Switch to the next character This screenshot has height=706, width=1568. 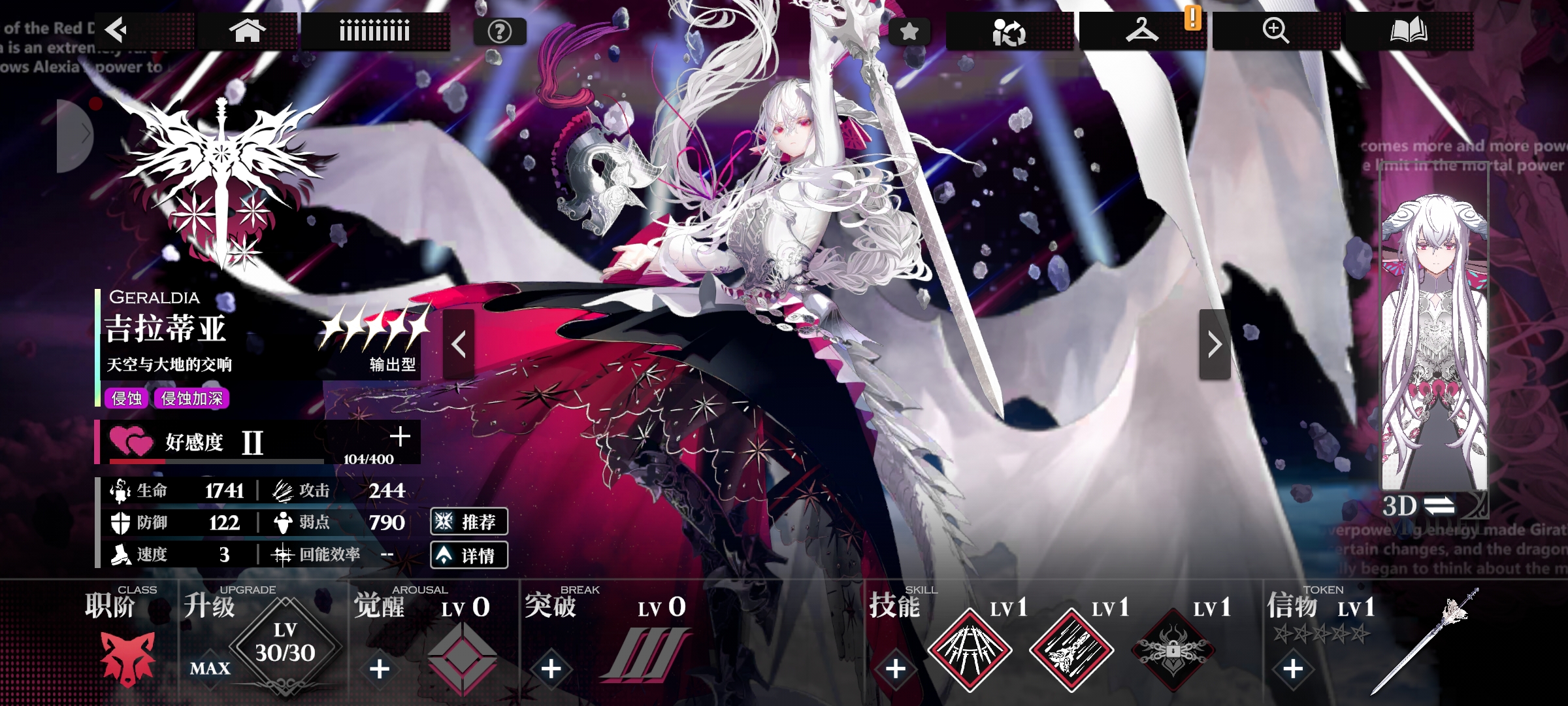1215,345
